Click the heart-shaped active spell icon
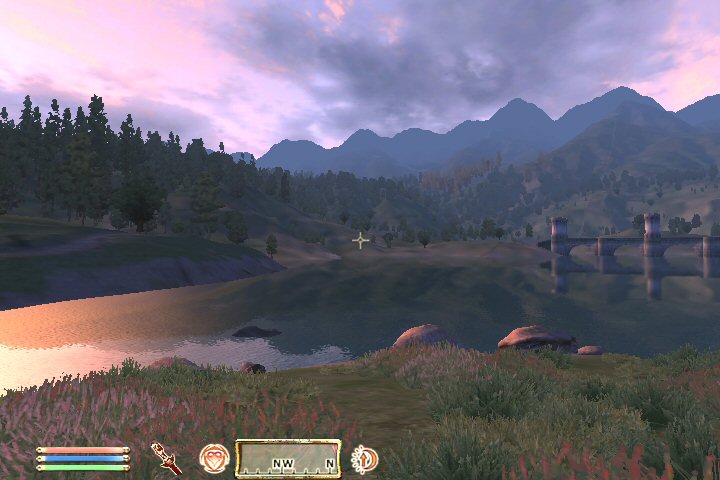The height and width of the screenshot is (480, 720). point(214,458)
